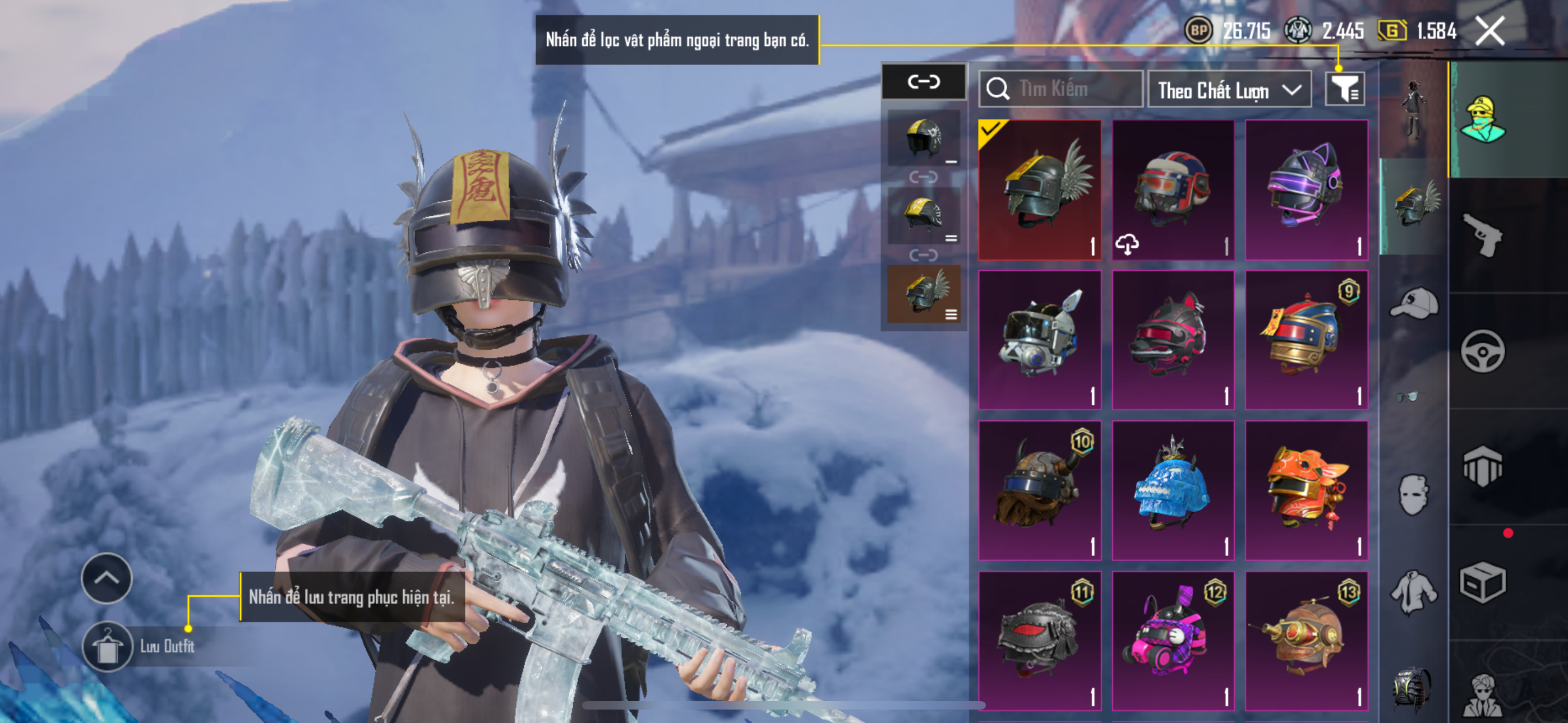Select the red-blue racing helmet skin
This screenshot has width=1568, height=723.
point(1173,189)
